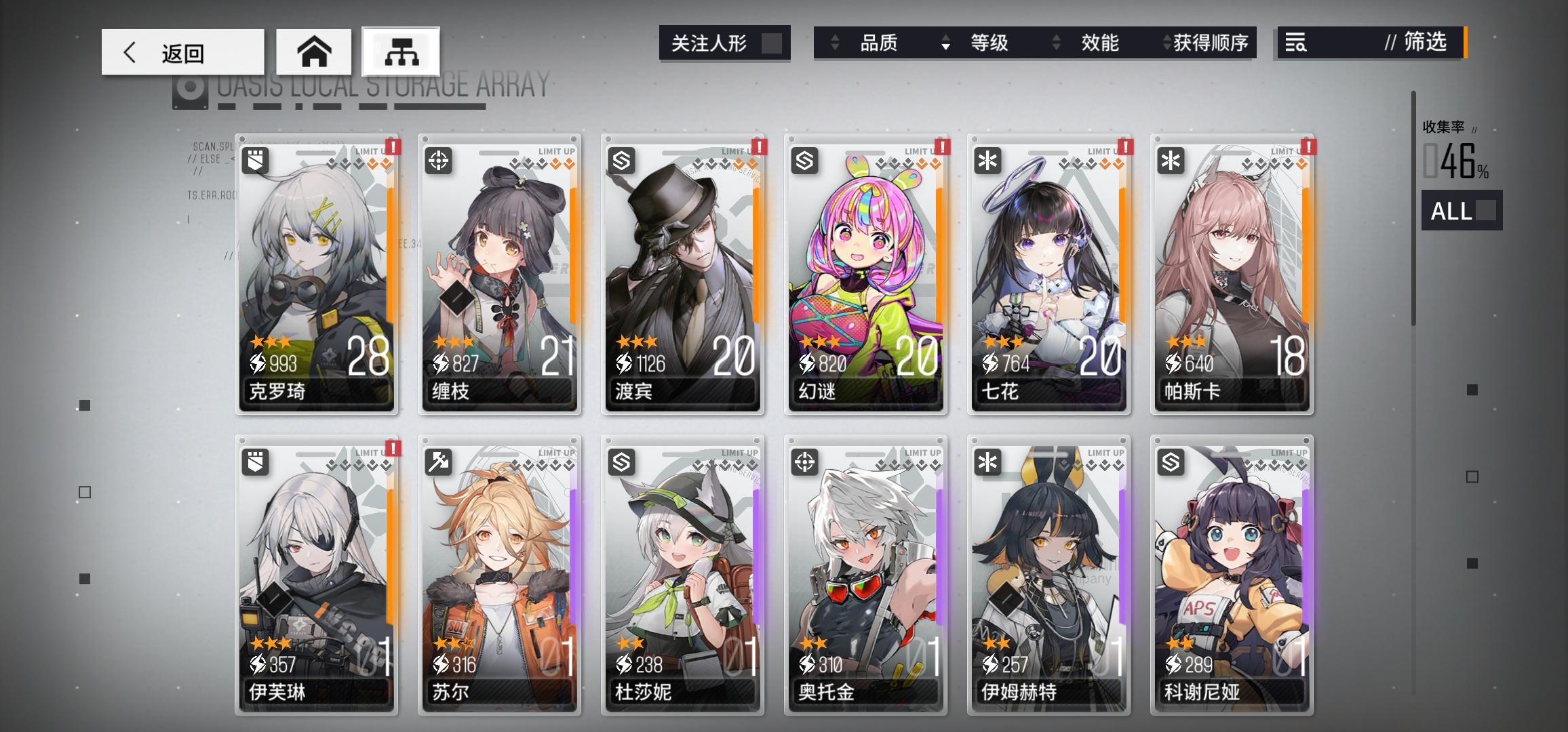Click the 返回 back button
1568x732 pixels.
pos(182,52)
